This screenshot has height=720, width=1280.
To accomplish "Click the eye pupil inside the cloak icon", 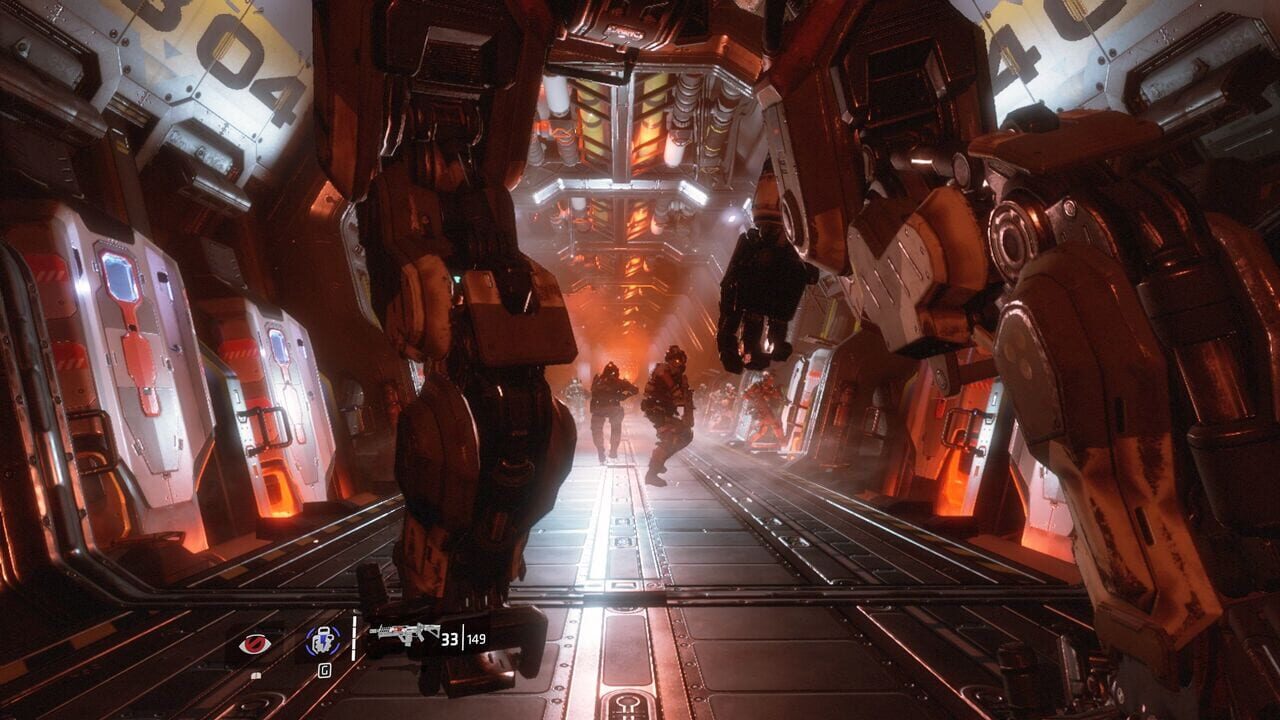I will pos(253,643).
